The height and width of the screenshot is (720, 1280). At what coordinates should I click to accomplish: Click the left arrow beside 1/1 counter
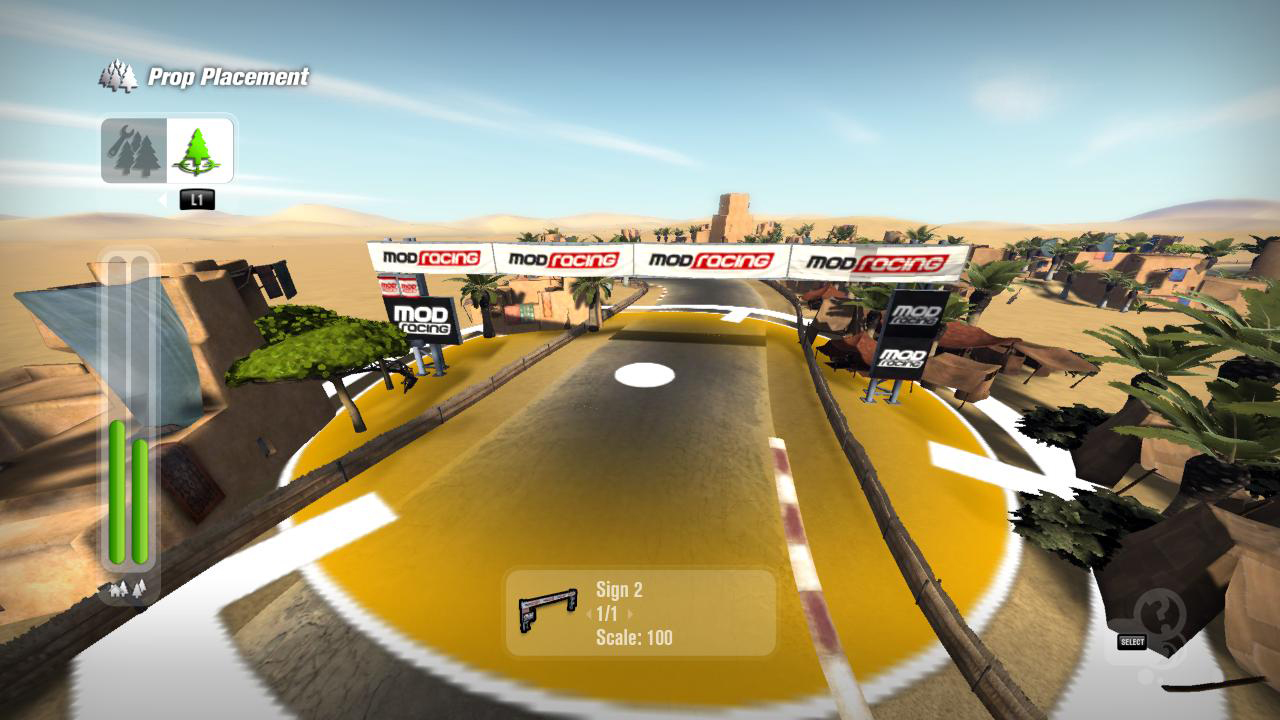[x=589, y=613]
